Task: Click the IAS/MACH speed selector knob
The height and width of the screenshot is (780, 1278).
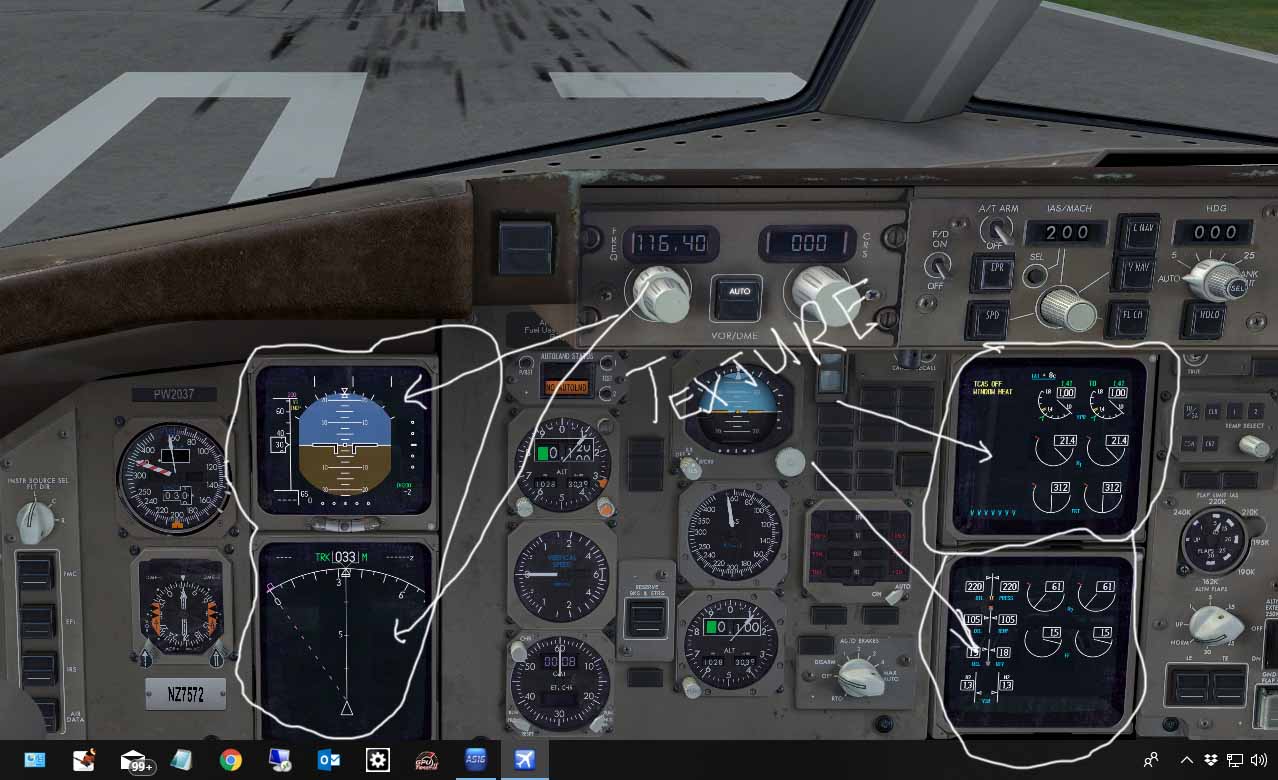Action: point(1064,309)
